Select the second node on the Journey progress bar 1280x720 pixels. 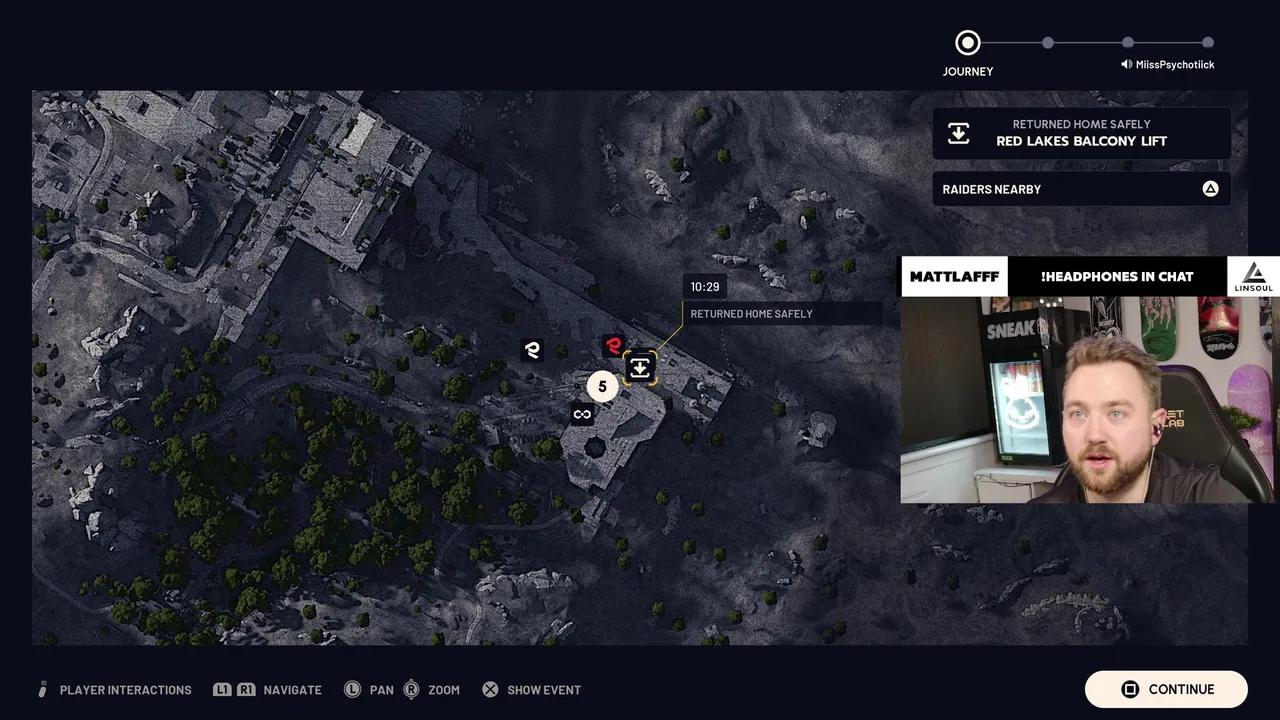1047,43
